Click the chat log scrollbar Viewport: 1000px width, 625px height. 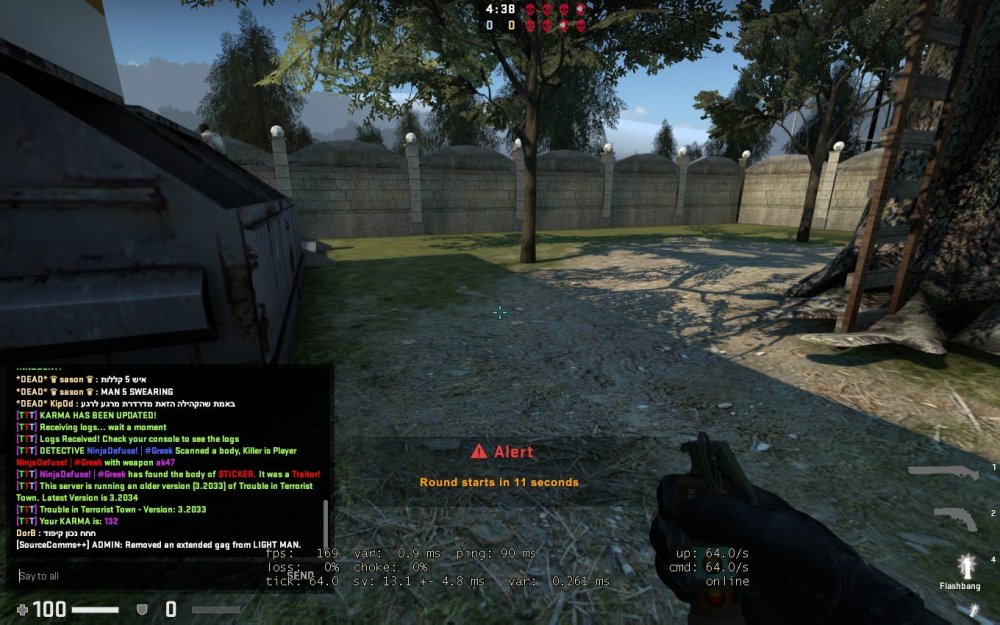click(x=325, y=523)
